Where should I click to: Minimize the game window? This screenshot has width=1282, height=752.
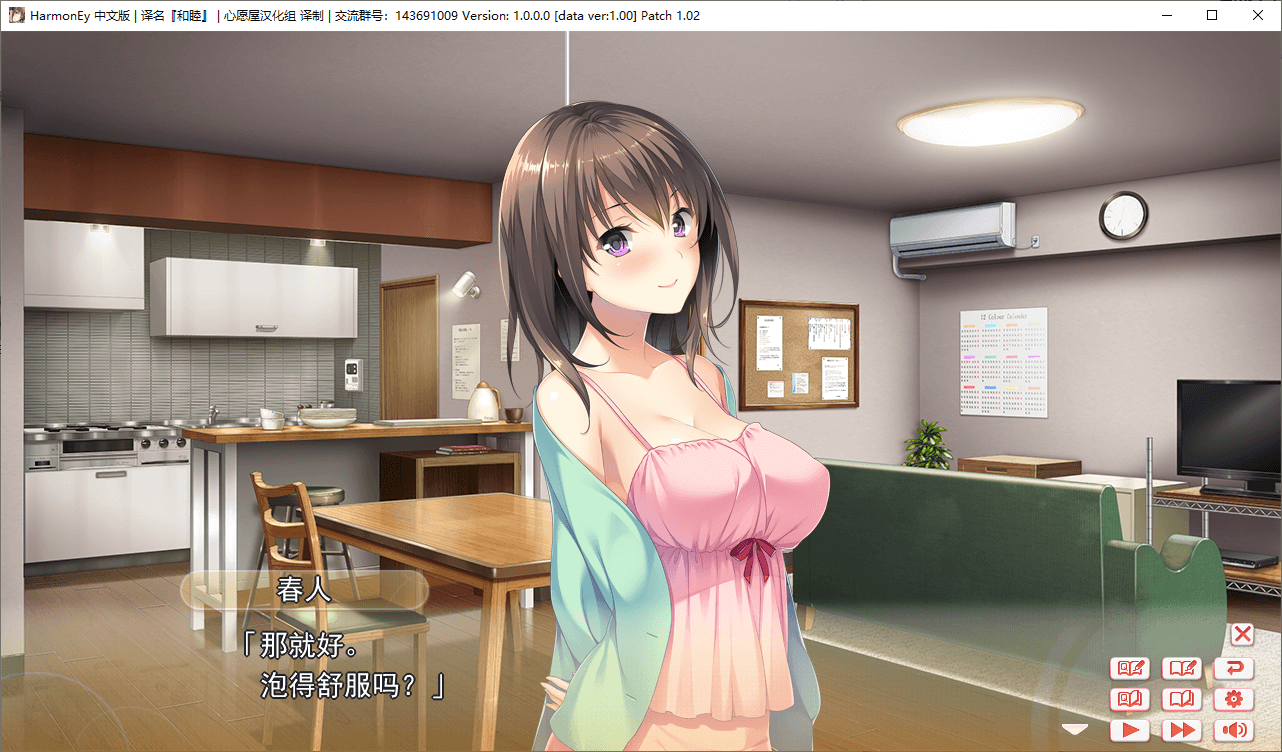[1166, 15]
